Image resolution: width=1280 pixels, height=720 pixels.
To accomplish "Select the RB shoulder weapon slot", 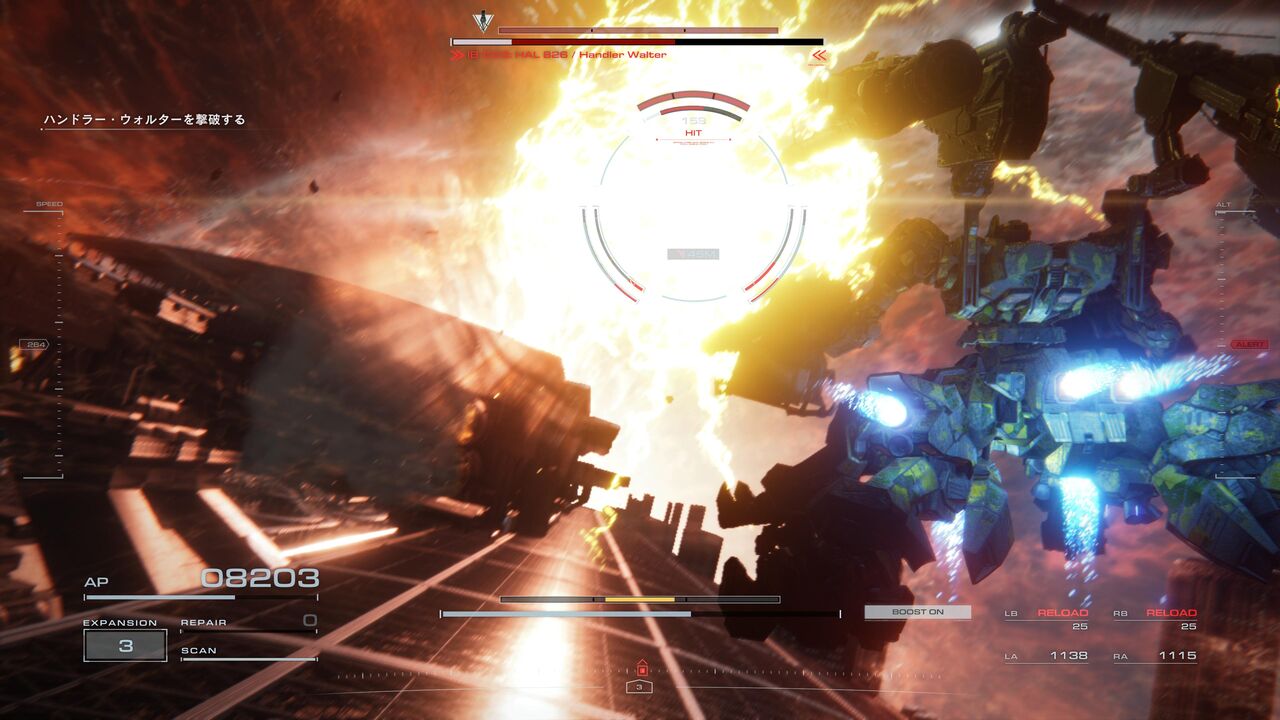I will (1155, 619).
